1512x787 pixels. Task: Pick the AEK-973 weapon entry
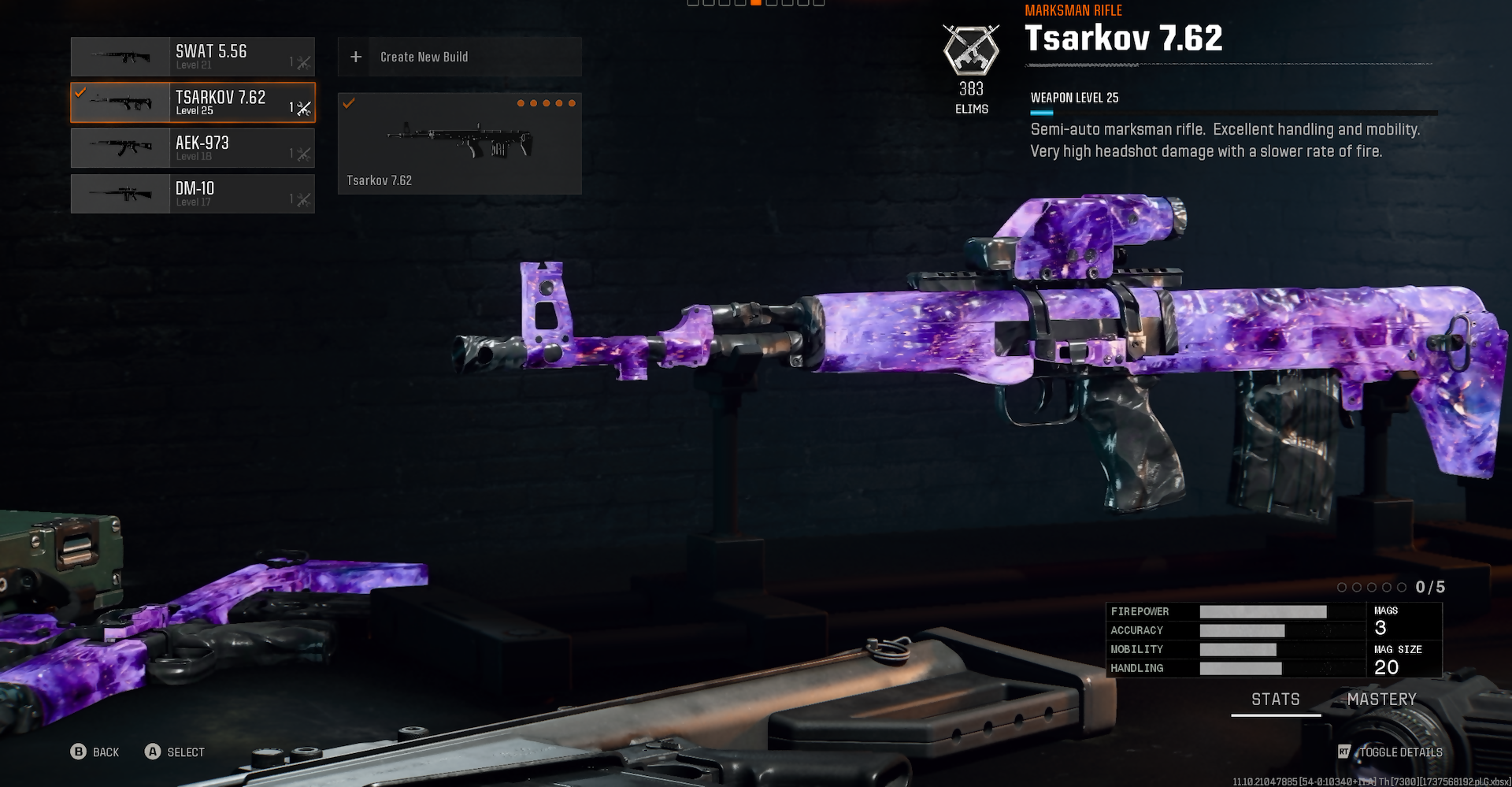(193, 148)
